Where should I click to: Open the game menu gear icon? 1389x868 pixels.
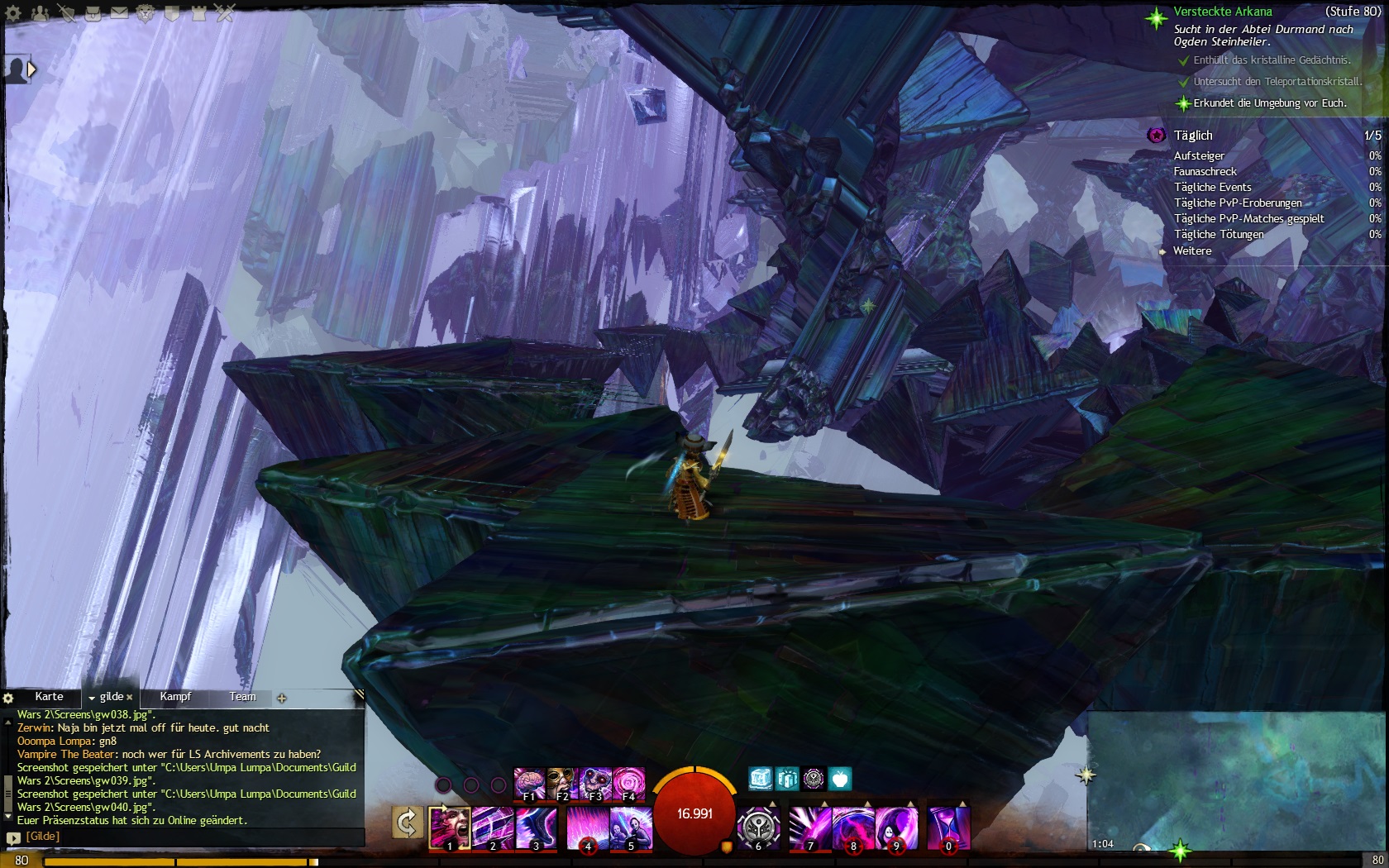pos(13,13)
